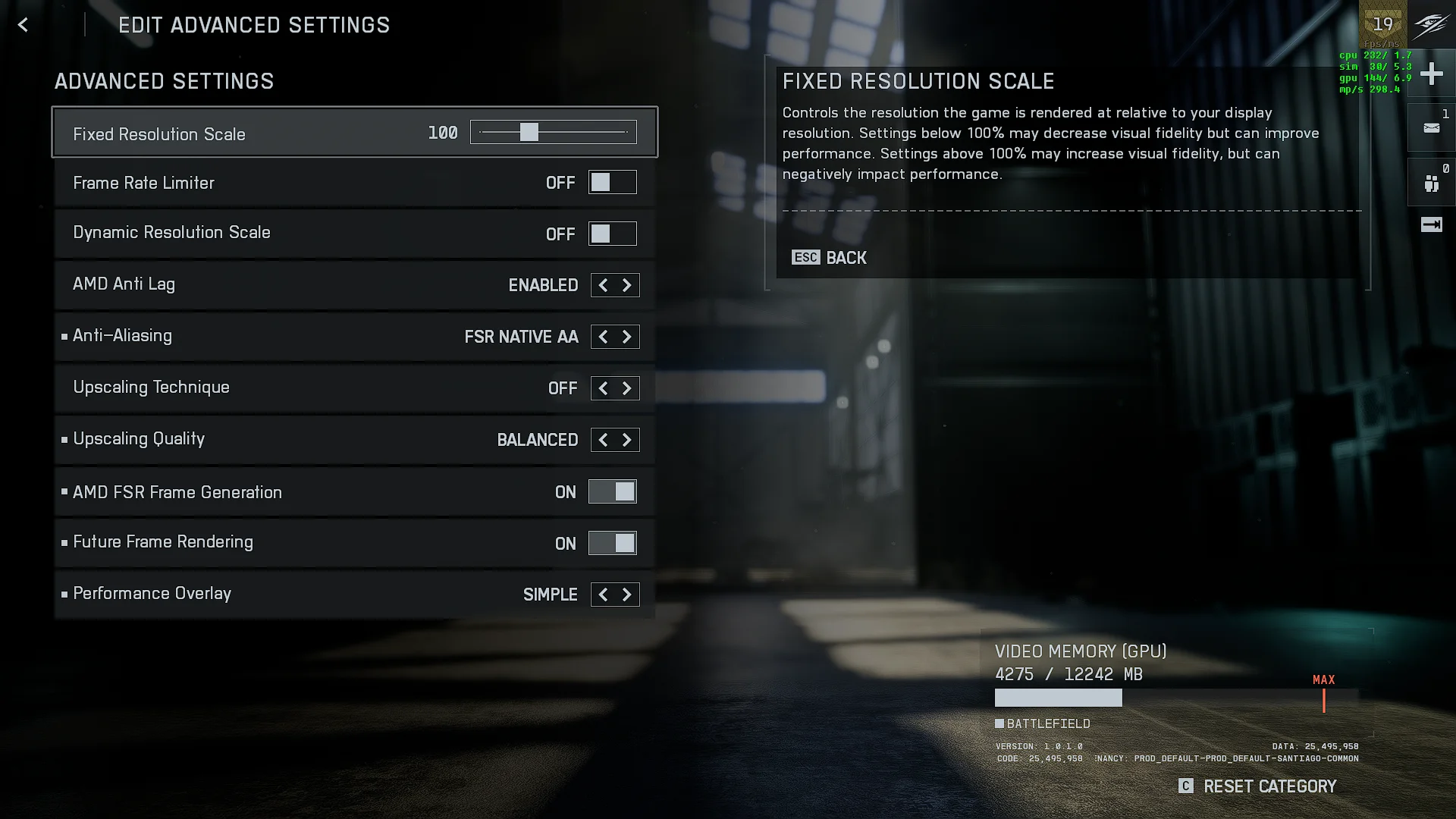Click the Back button in description panel
Screen dimensions: 1456x819
(830, 258)
